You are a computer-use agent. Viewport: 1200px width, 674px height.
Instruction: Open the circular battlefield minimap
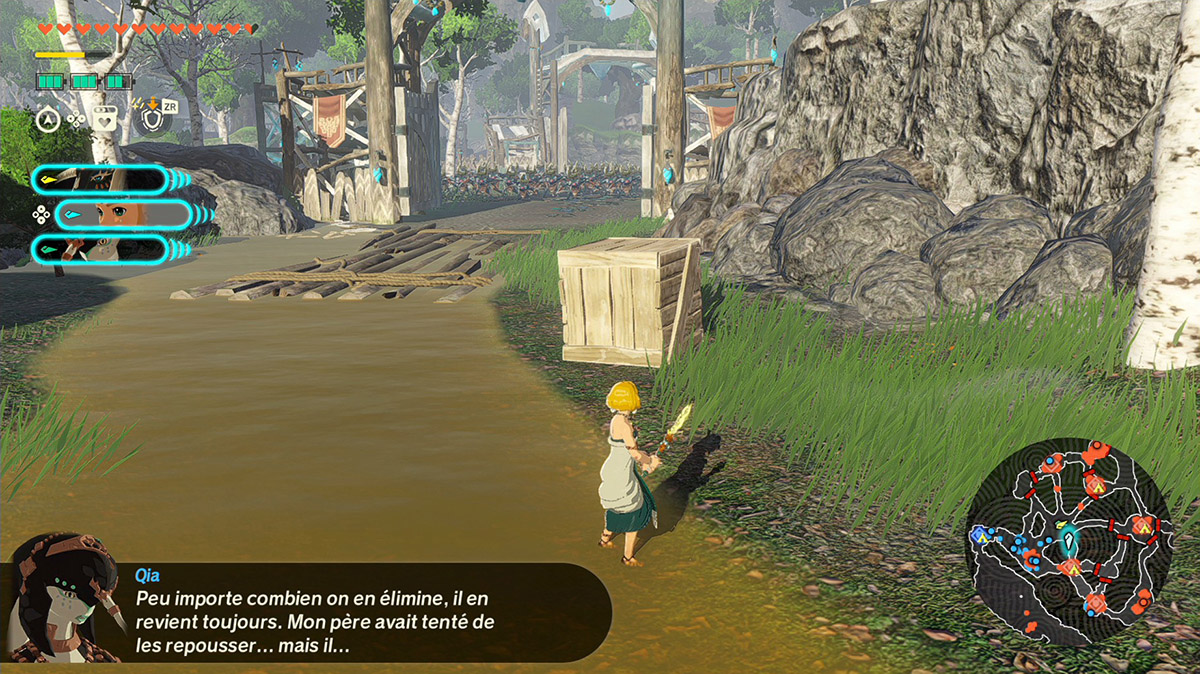pyautogui.click(x=1068, y=541)
